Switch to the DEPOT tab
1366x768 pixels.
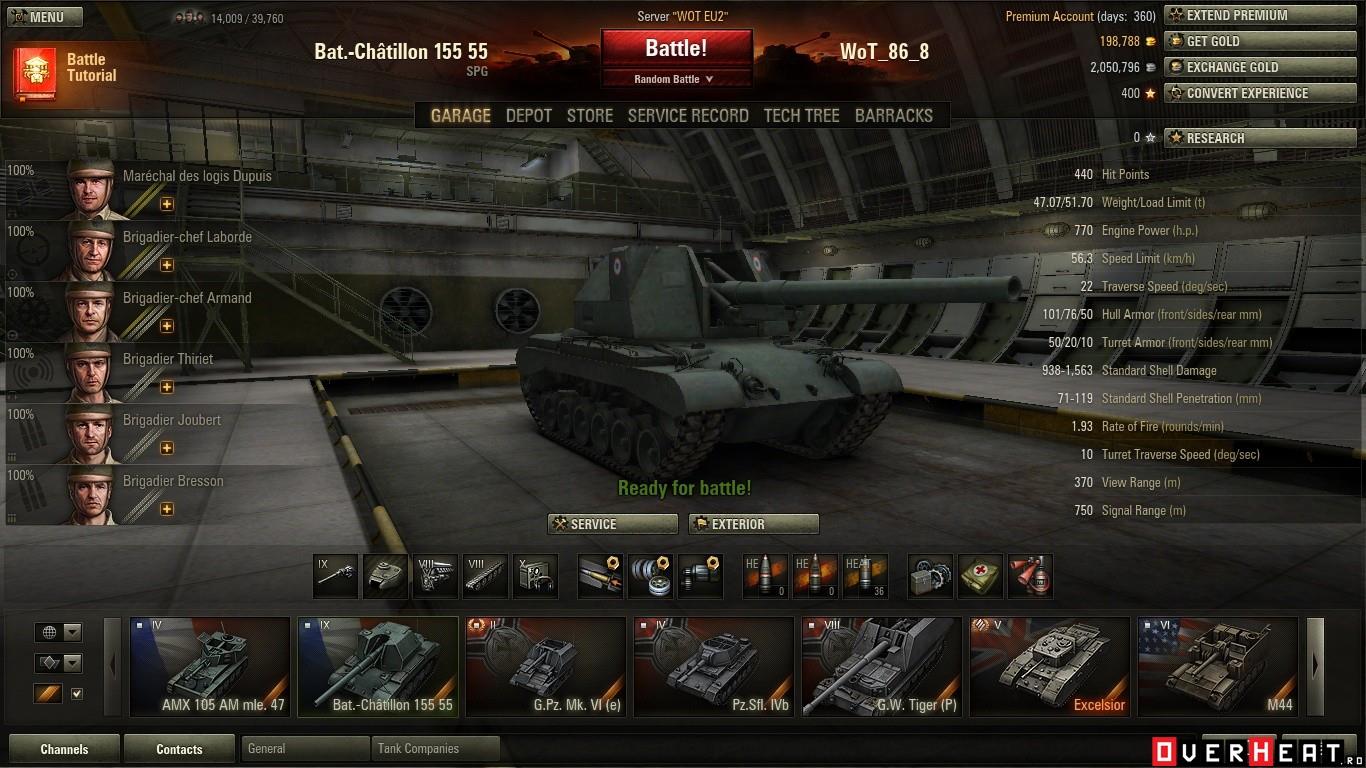click(x=528, y=116)
